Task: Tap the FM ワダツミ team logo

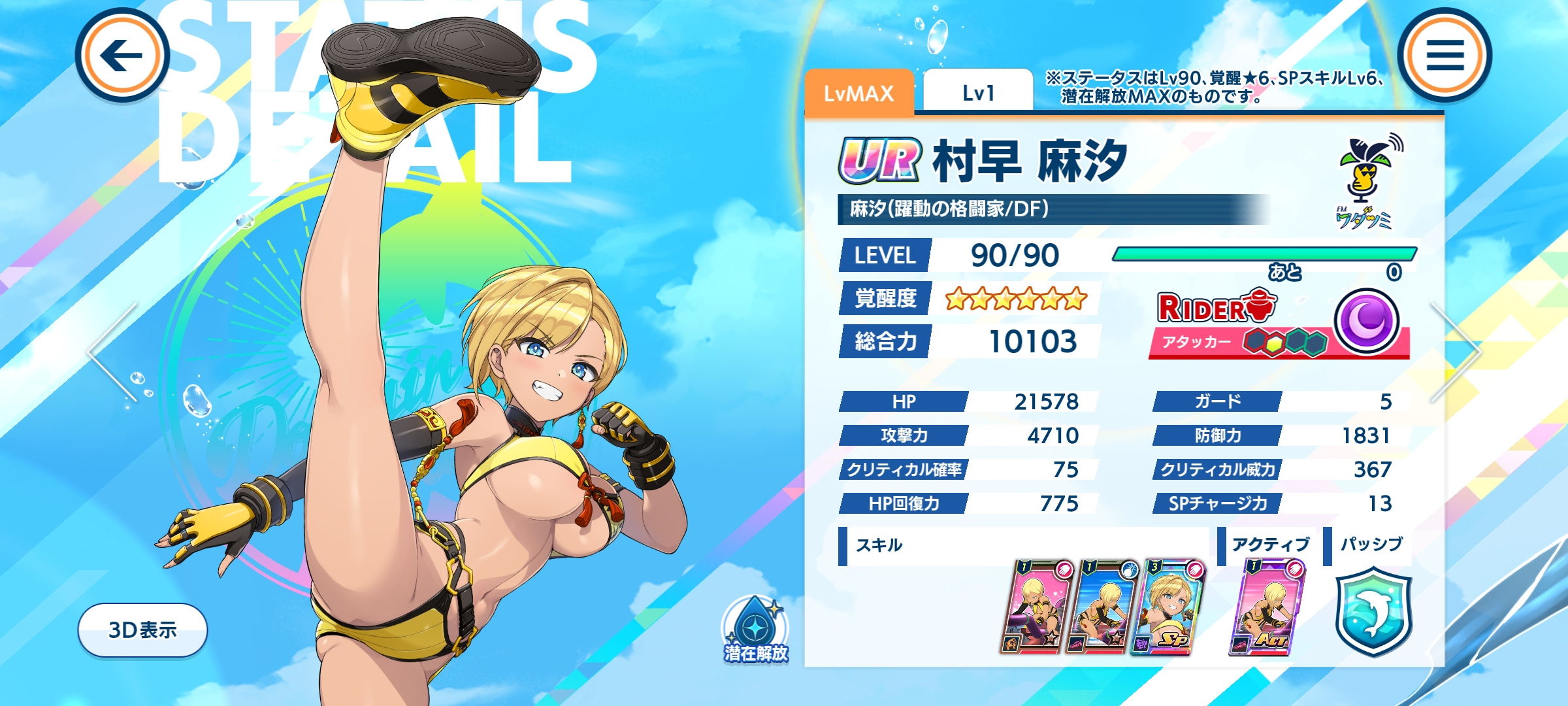Action: click(1366, 183)
